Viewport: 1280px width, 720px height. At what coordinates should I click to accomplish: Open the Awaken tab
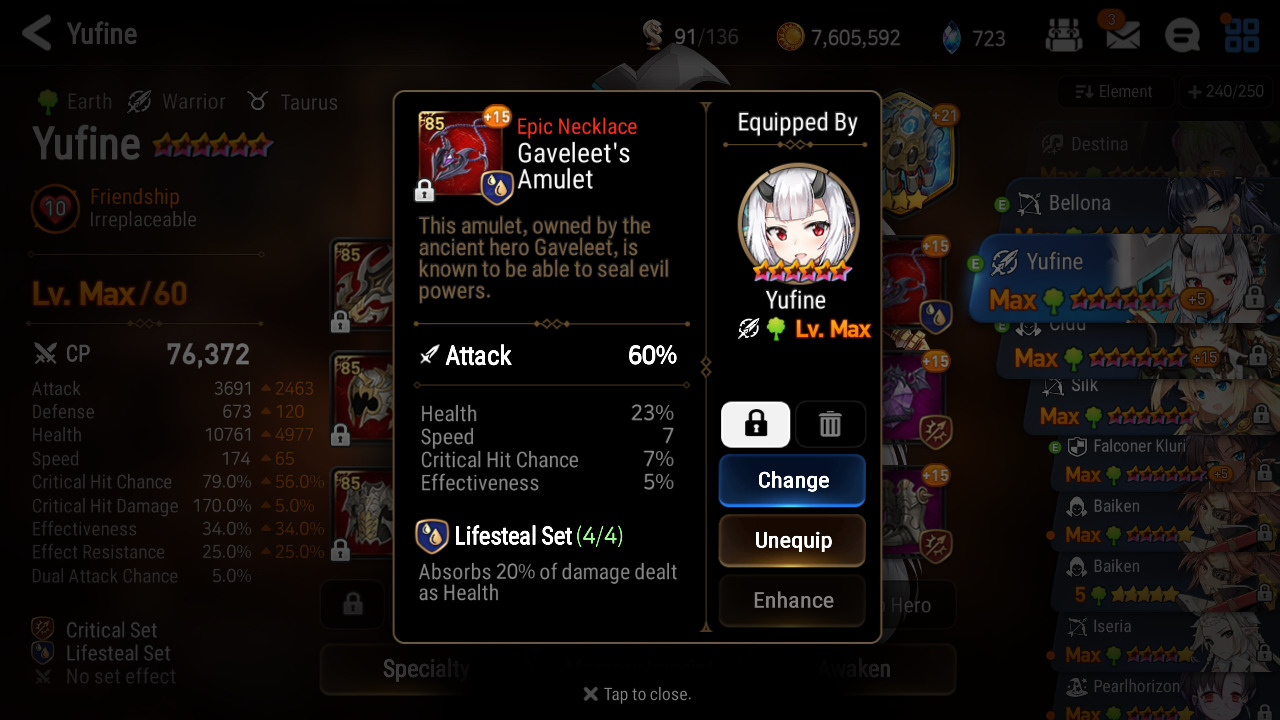pyautogui.click(x=854, y=669)
